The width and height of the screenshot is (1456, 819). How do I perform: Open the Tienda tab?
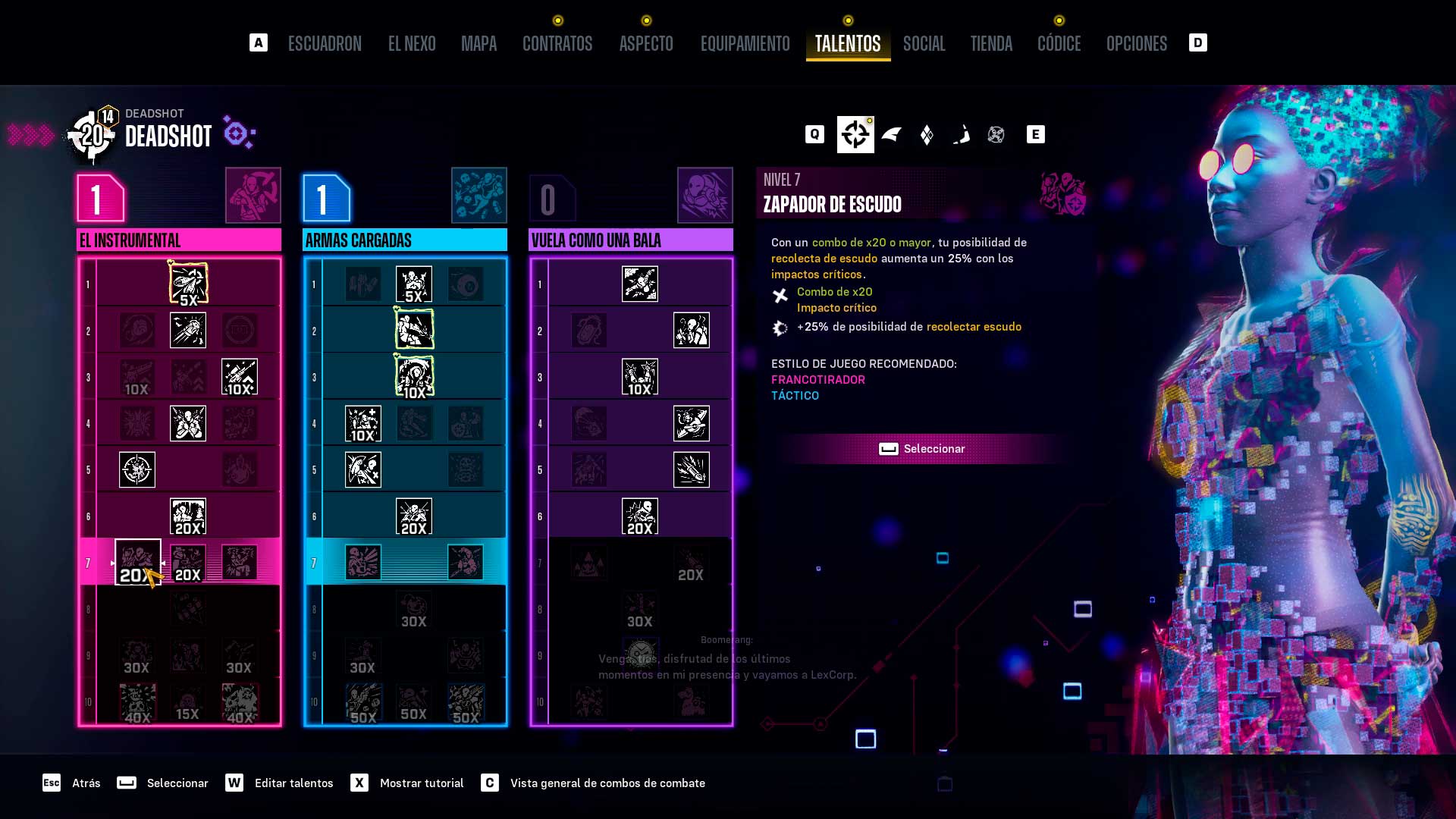[x=991, y=44]
